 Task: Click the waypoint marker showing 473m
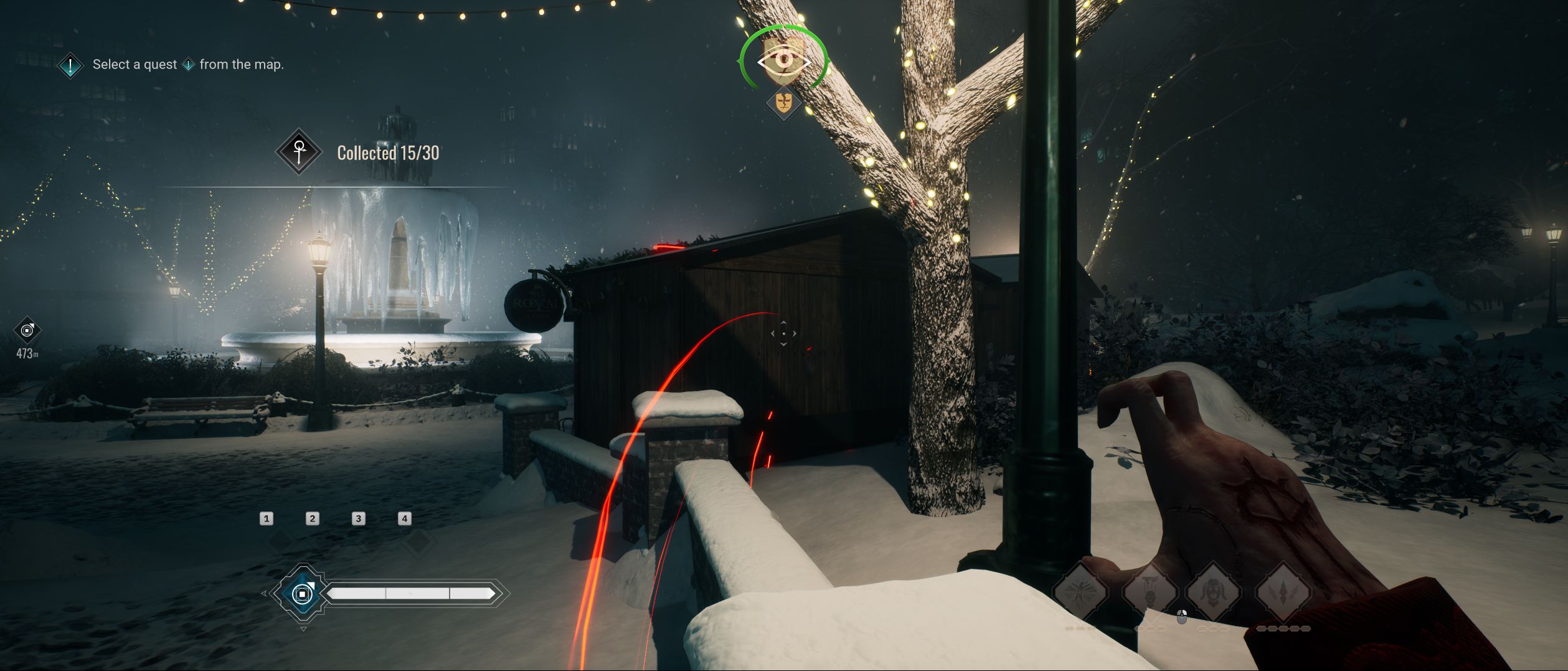click(27, 330)
